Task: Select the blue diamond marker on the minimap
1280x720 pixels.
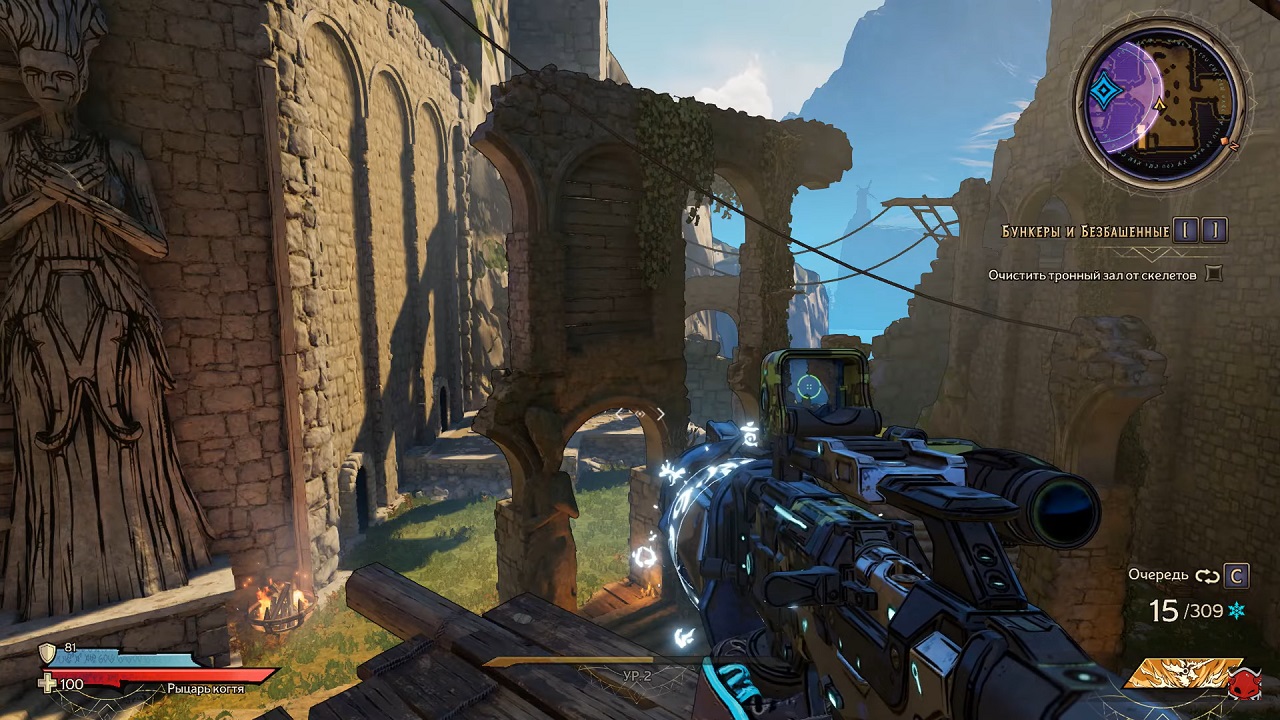Action: (1104, 94)
